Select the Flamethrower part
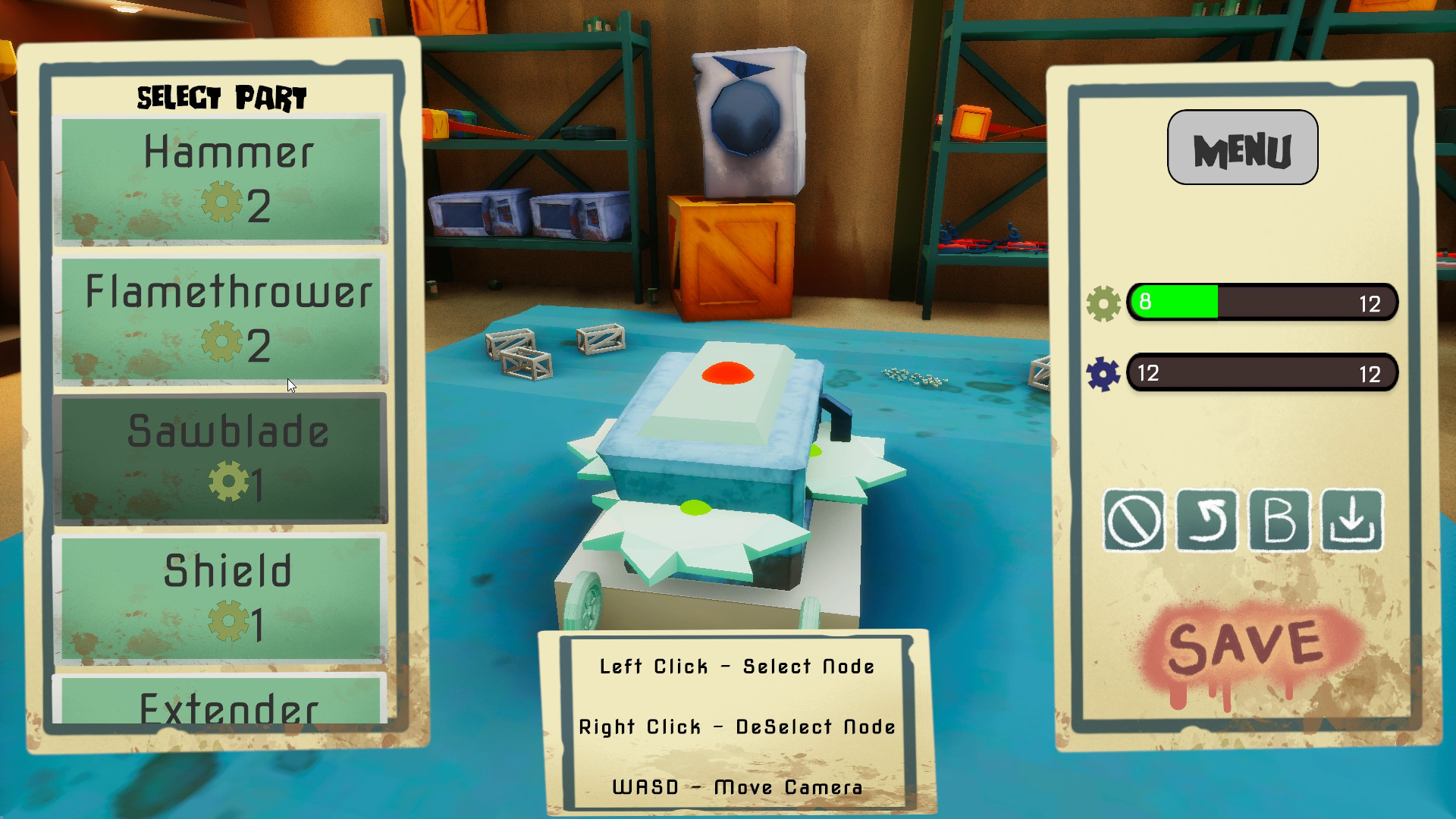Viewport: 1456px width, 819px height. pyautogui.click(x=219, y=318)
